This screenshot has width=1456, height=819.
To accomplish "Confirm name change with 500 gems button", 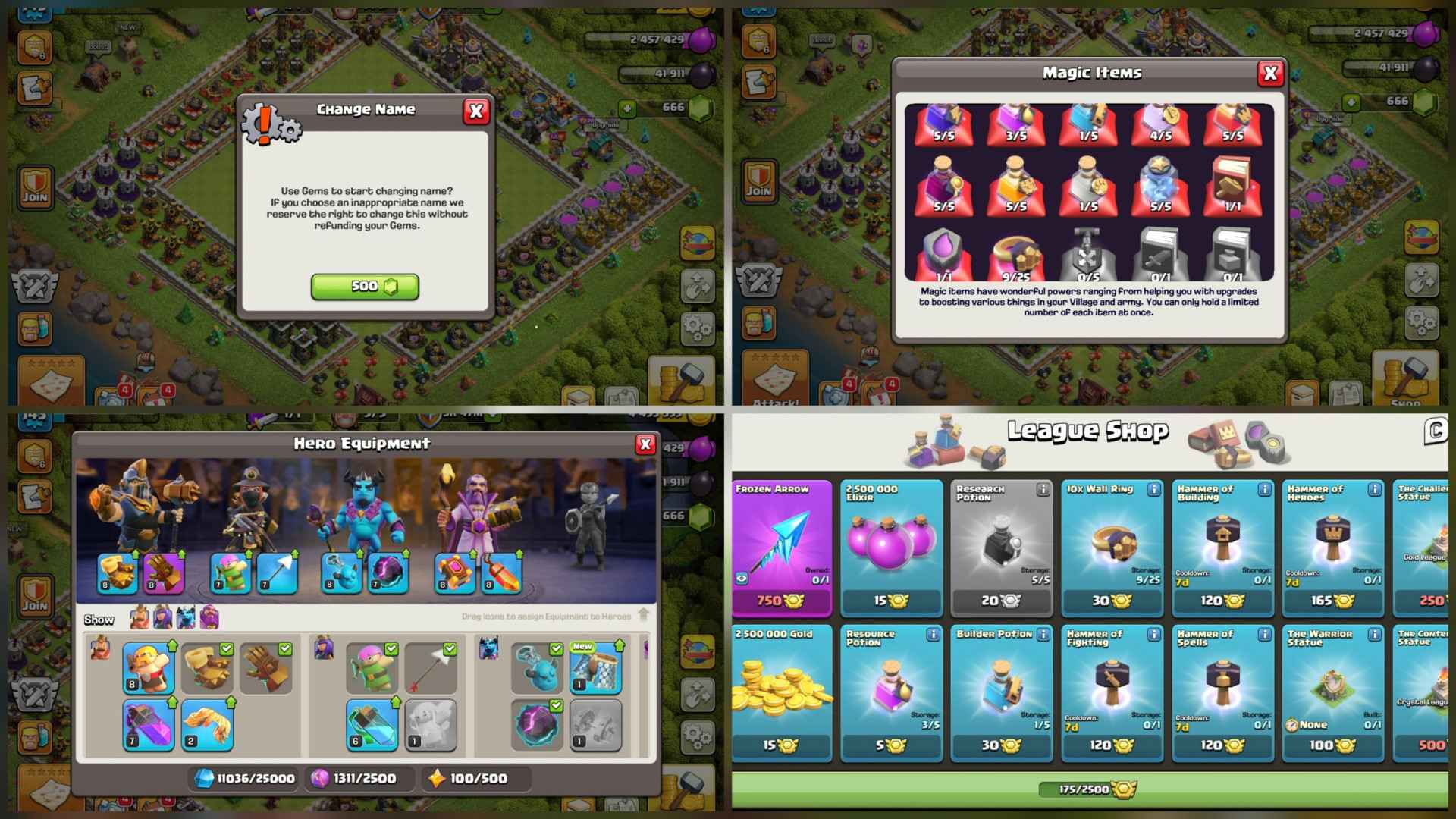I will click(x=366, y=287).
